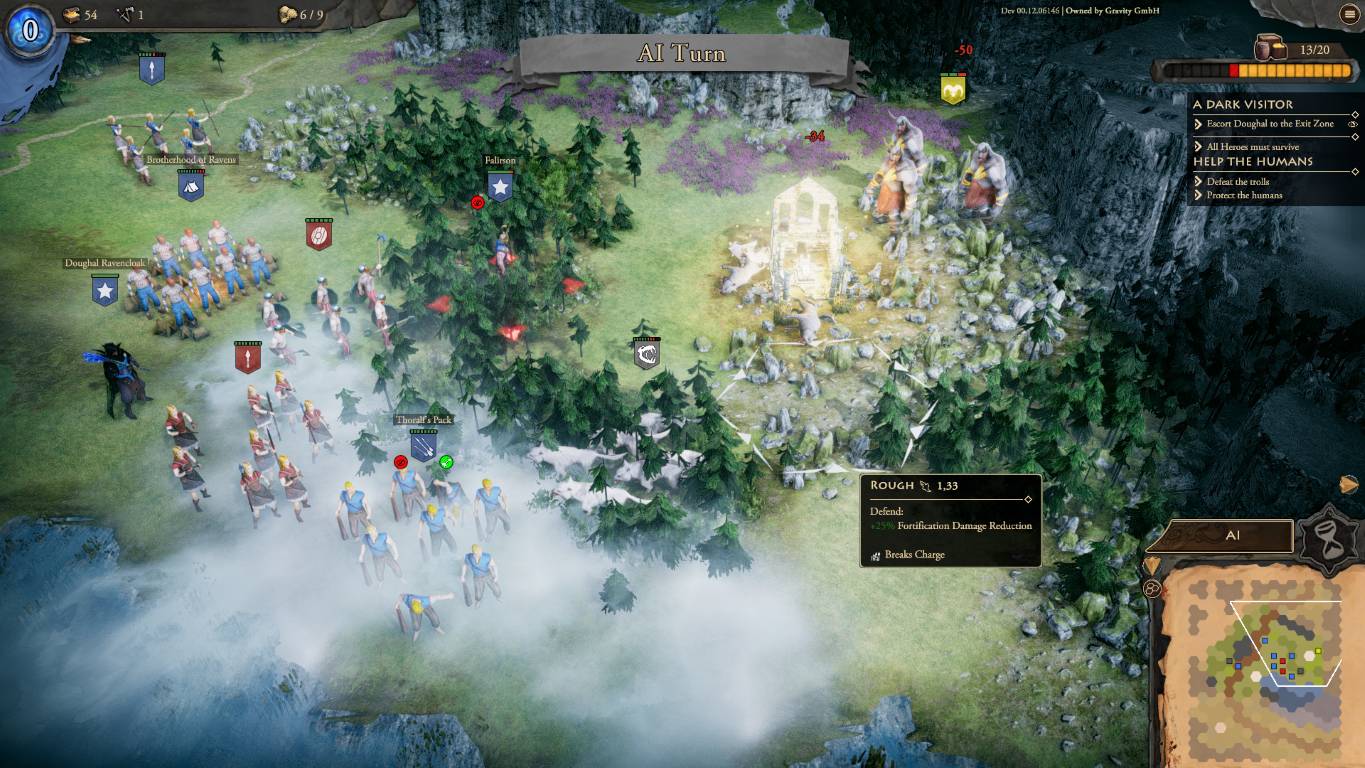Select the Falirson hero star banner
The image size is (1365, 768).
pyautogui.click(x=500, y=186)
